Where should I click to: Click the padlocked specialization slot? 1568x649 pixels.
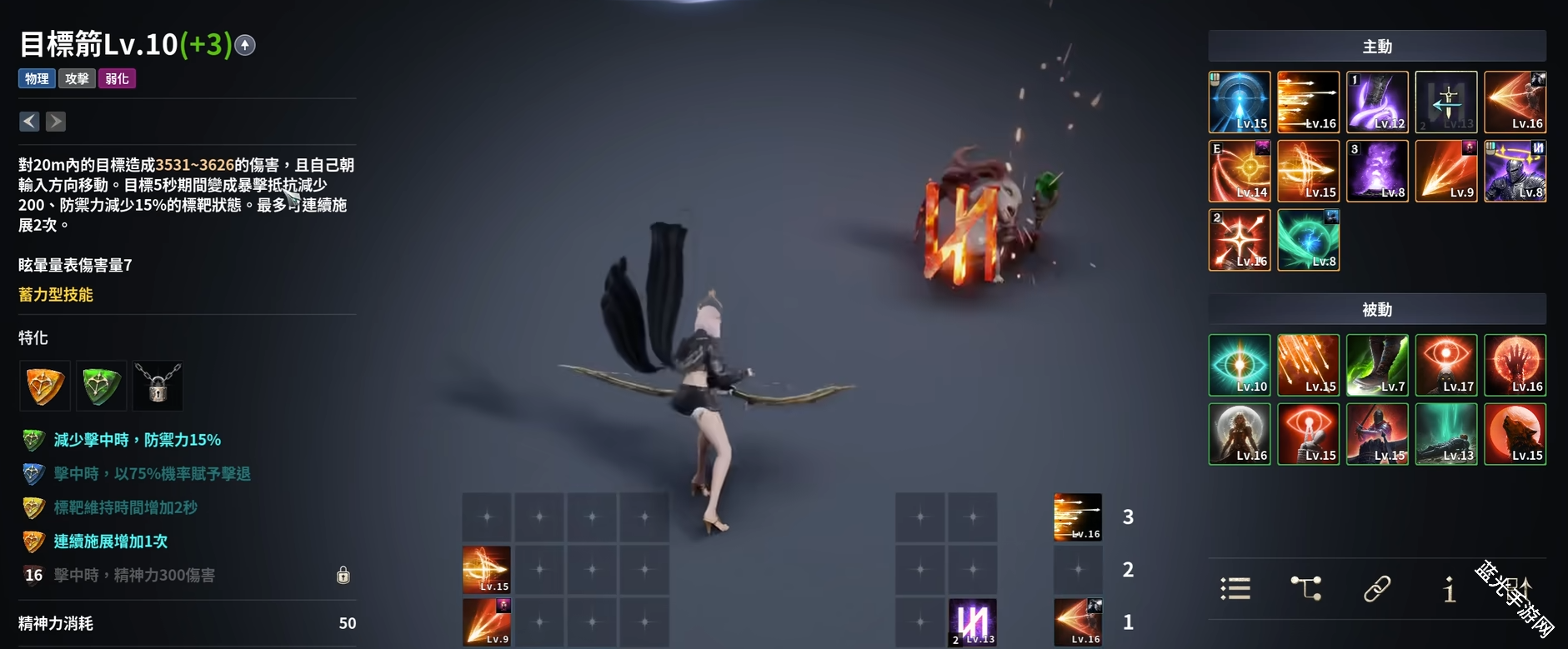pyautogui.click(x=158, y=386)
